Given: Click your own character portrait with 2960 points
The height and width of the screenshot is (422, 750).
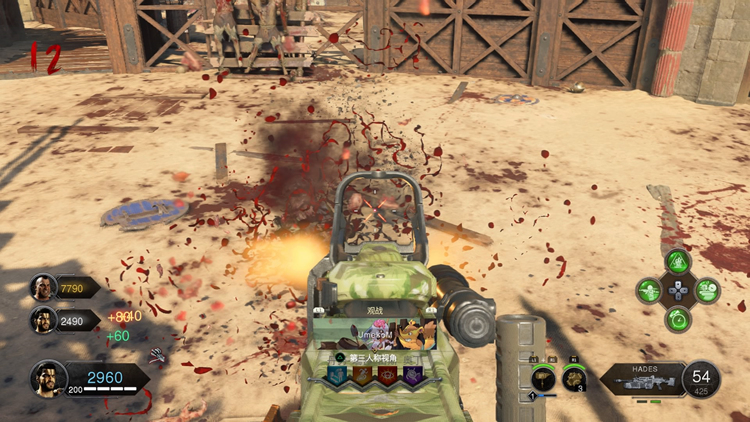Looking at the screenshot, I should tap(48, 377).
